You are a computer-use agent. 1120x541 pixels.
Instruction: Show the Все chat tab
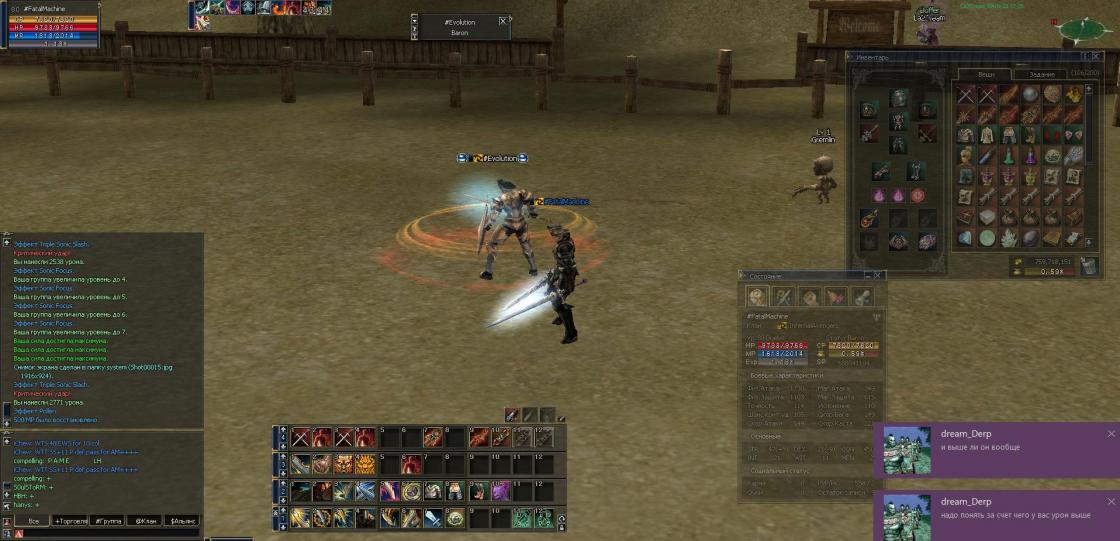[x=33, y=521]
